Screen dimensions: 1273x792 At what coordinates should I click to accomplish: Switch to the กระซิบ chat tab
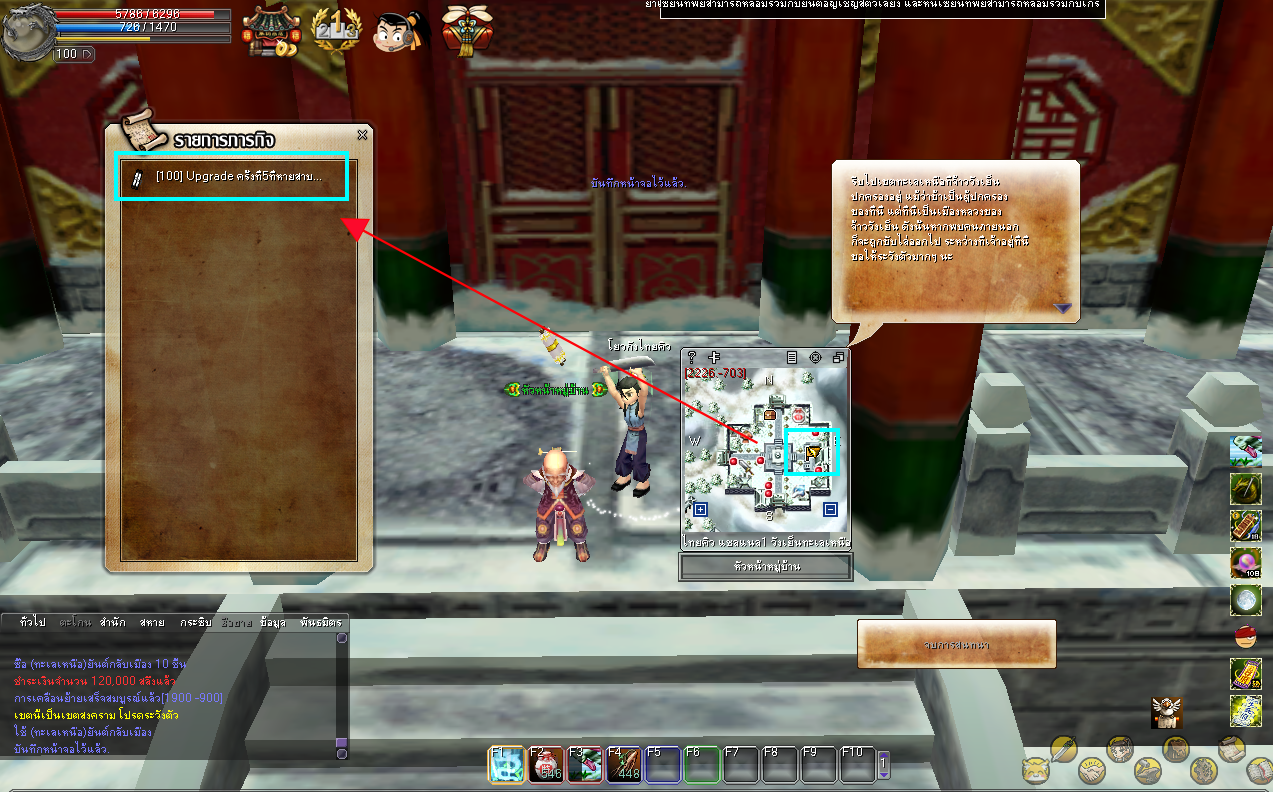click(195, 622)
